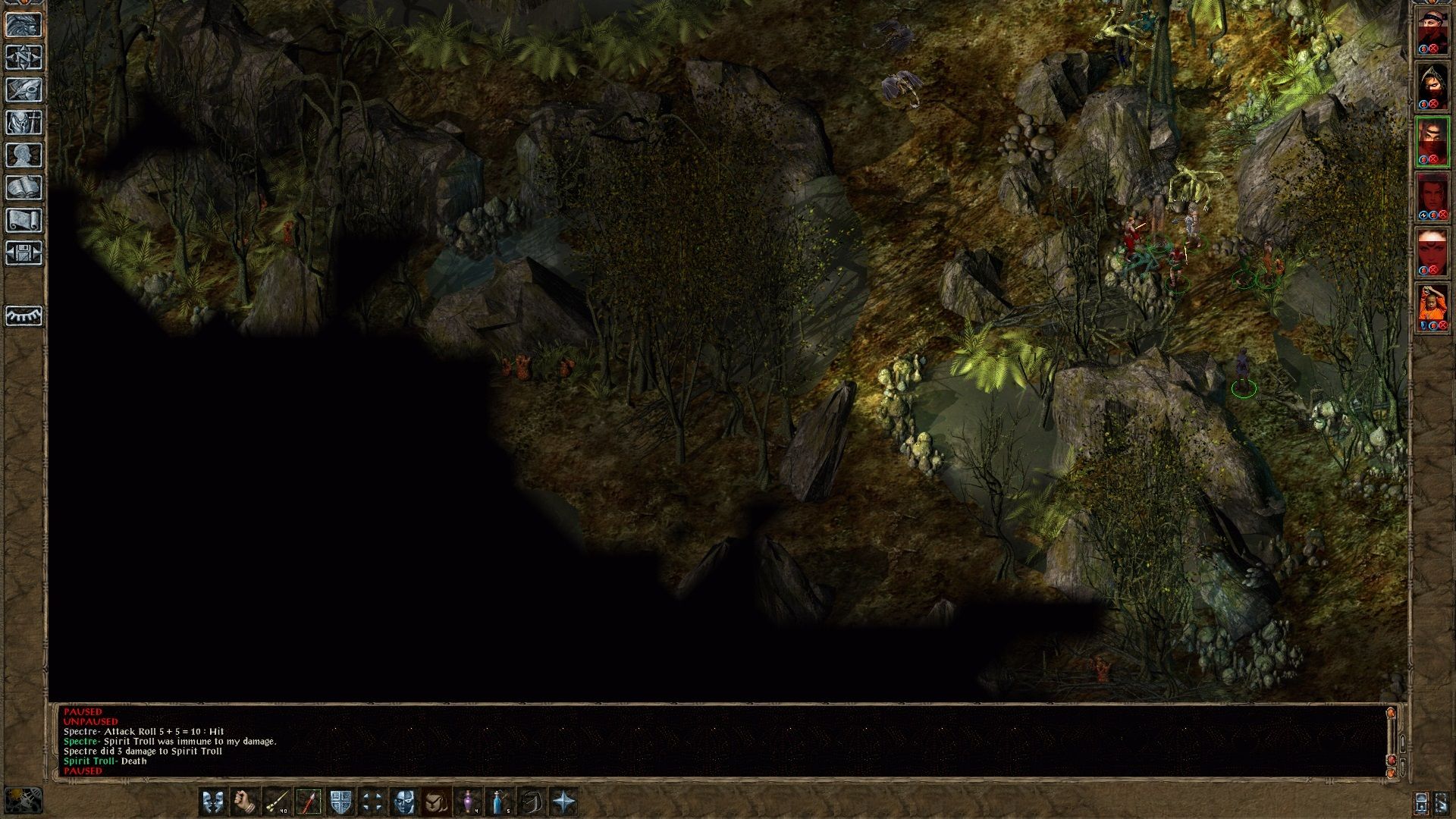Choose the bare fist weapon slot

244,802
